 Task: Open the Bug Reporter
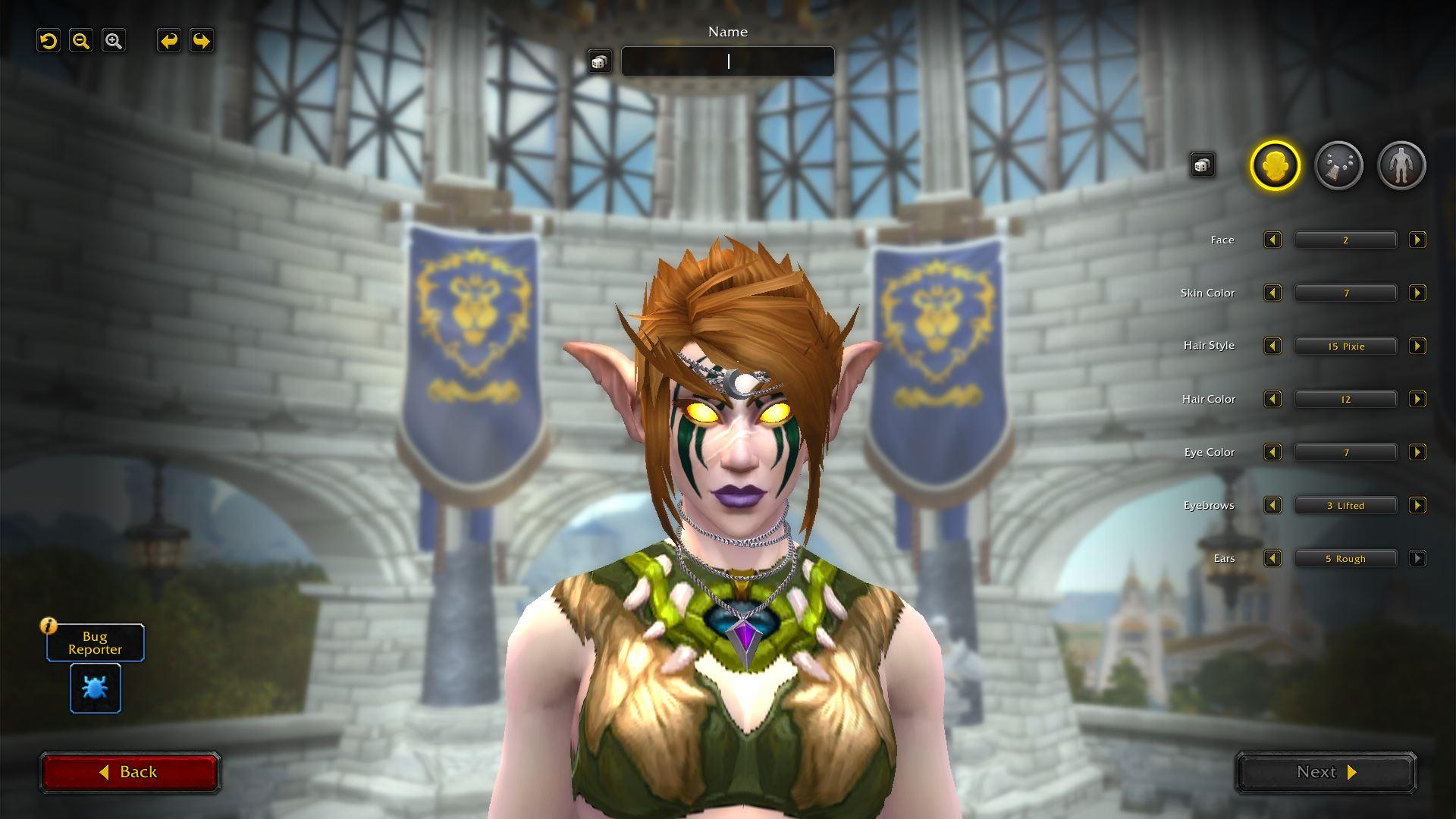pos(96,688)
